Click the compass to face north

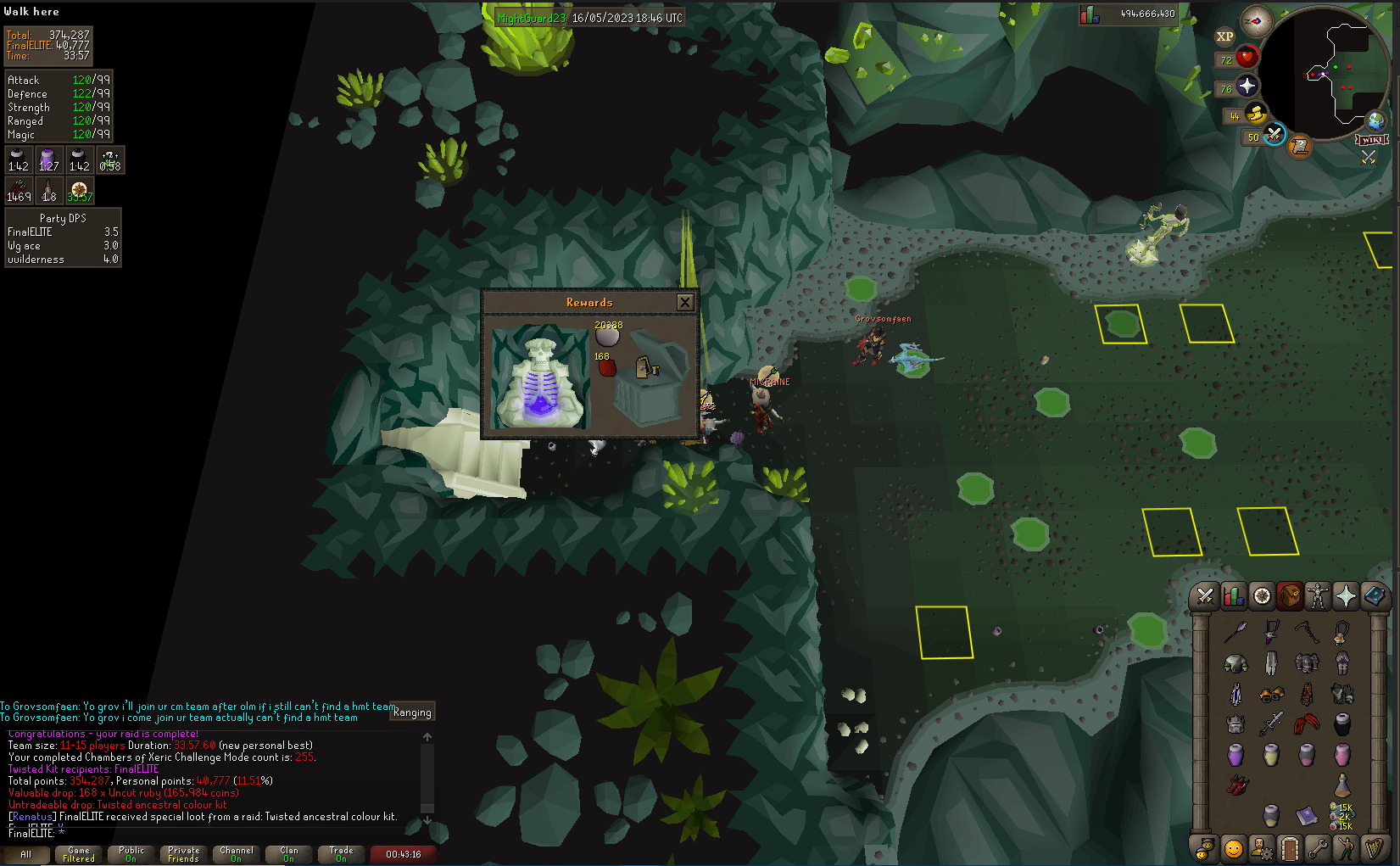[x=1256, y=20]
